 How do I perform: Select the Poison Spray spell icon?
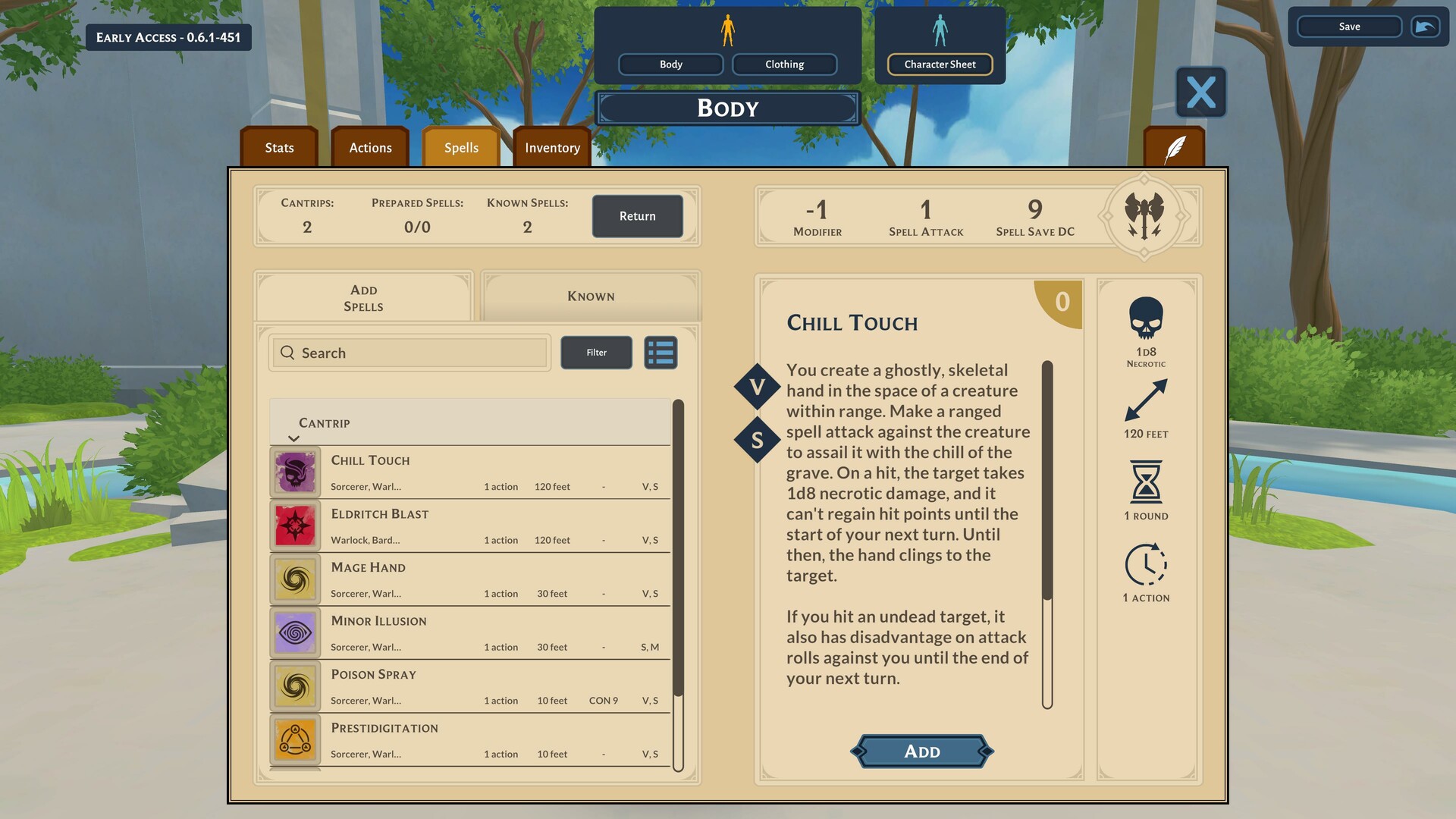click(295, 686)
